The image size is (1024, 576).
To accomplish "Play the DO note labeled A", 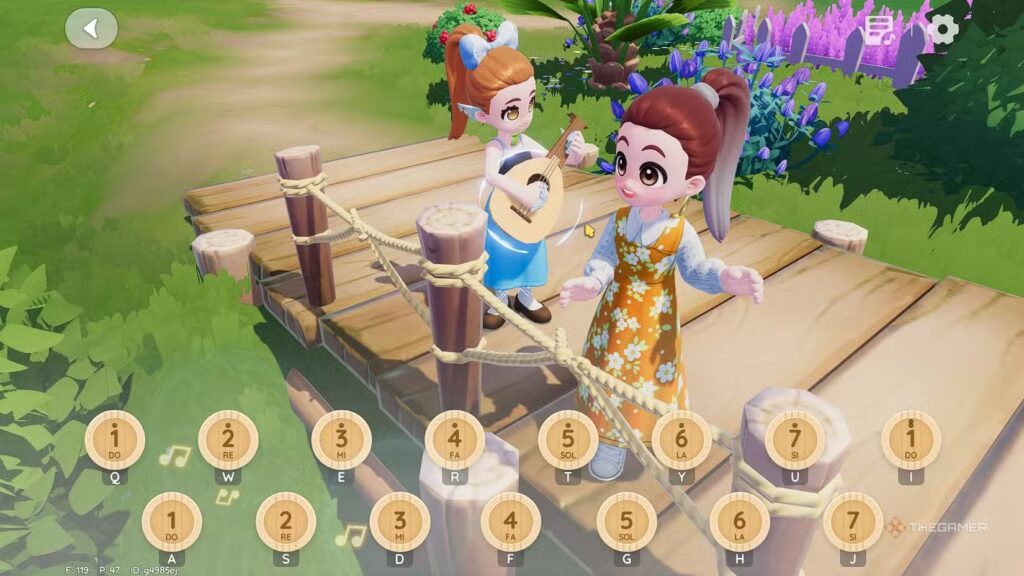I will 171,521.
